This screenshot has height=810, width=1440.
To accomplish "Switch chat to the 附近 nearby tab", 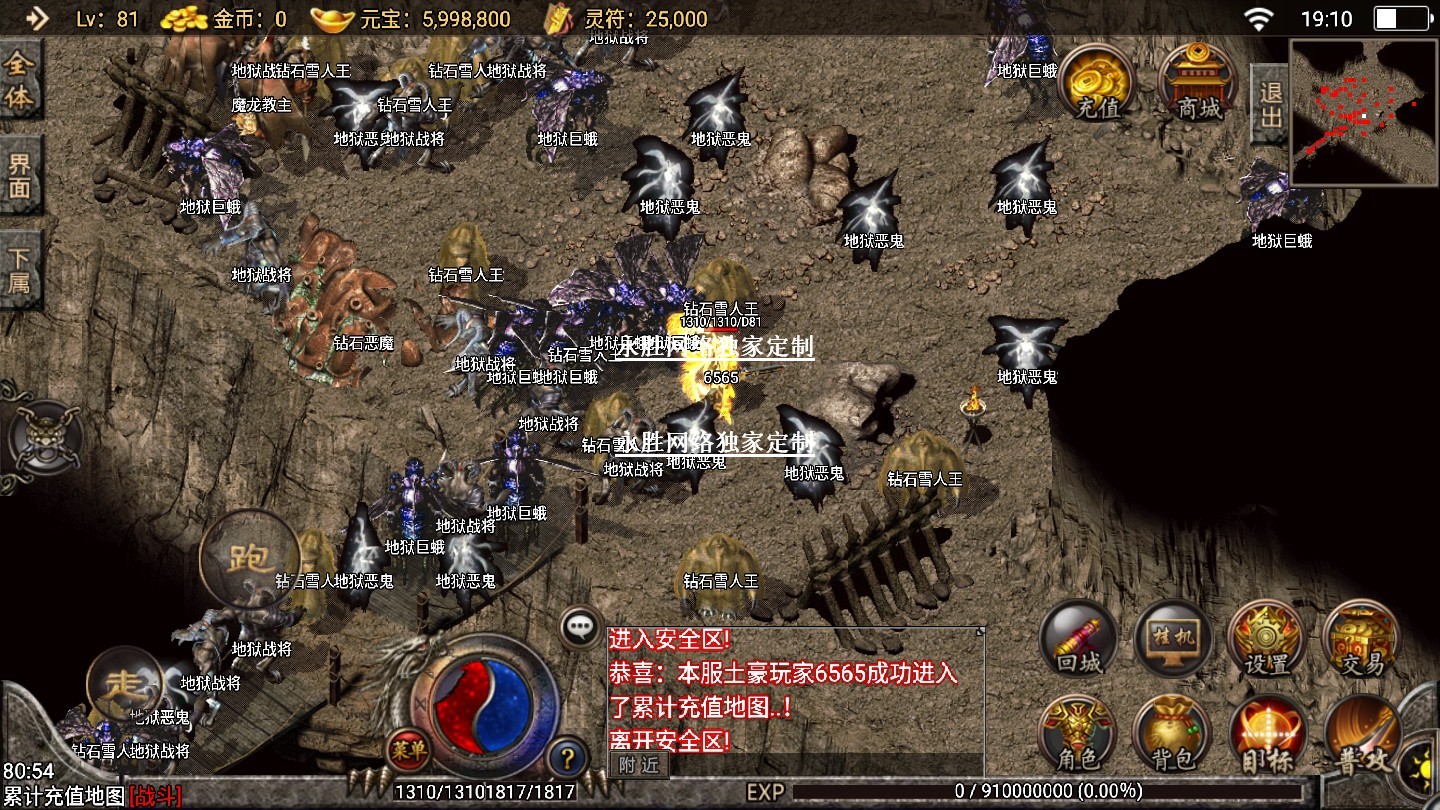I will (639, 765).
